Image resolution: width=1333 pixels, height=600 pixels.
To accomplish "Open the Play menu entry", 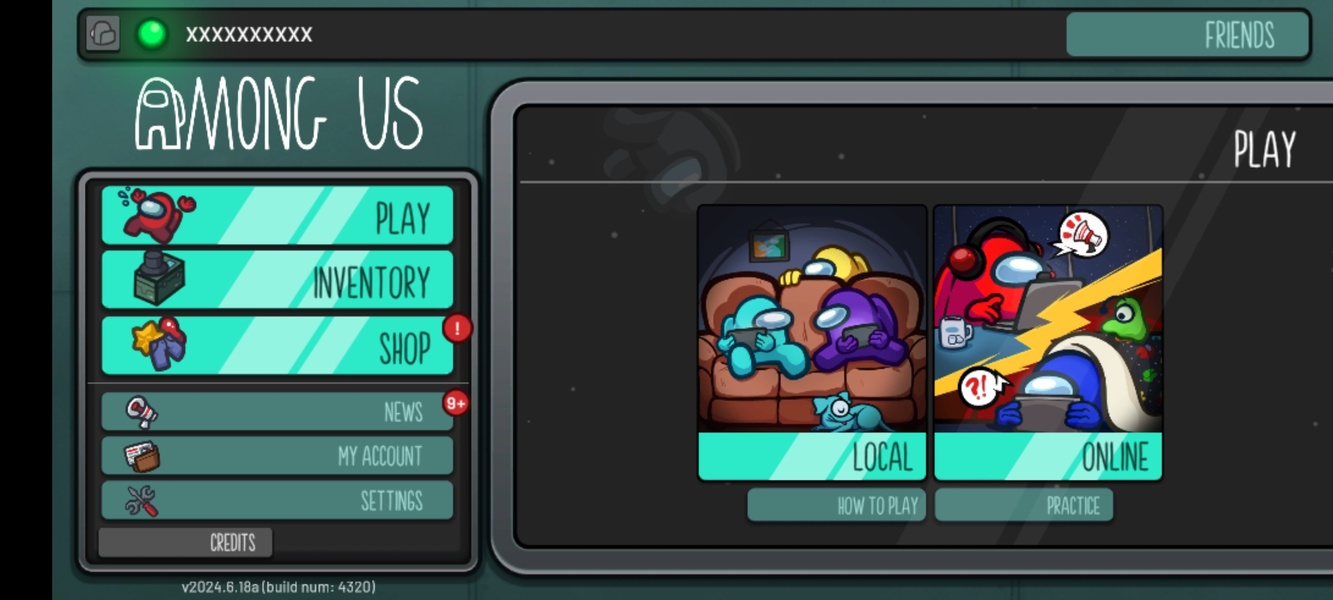I will pyautogui.click(x=277, y=216).
